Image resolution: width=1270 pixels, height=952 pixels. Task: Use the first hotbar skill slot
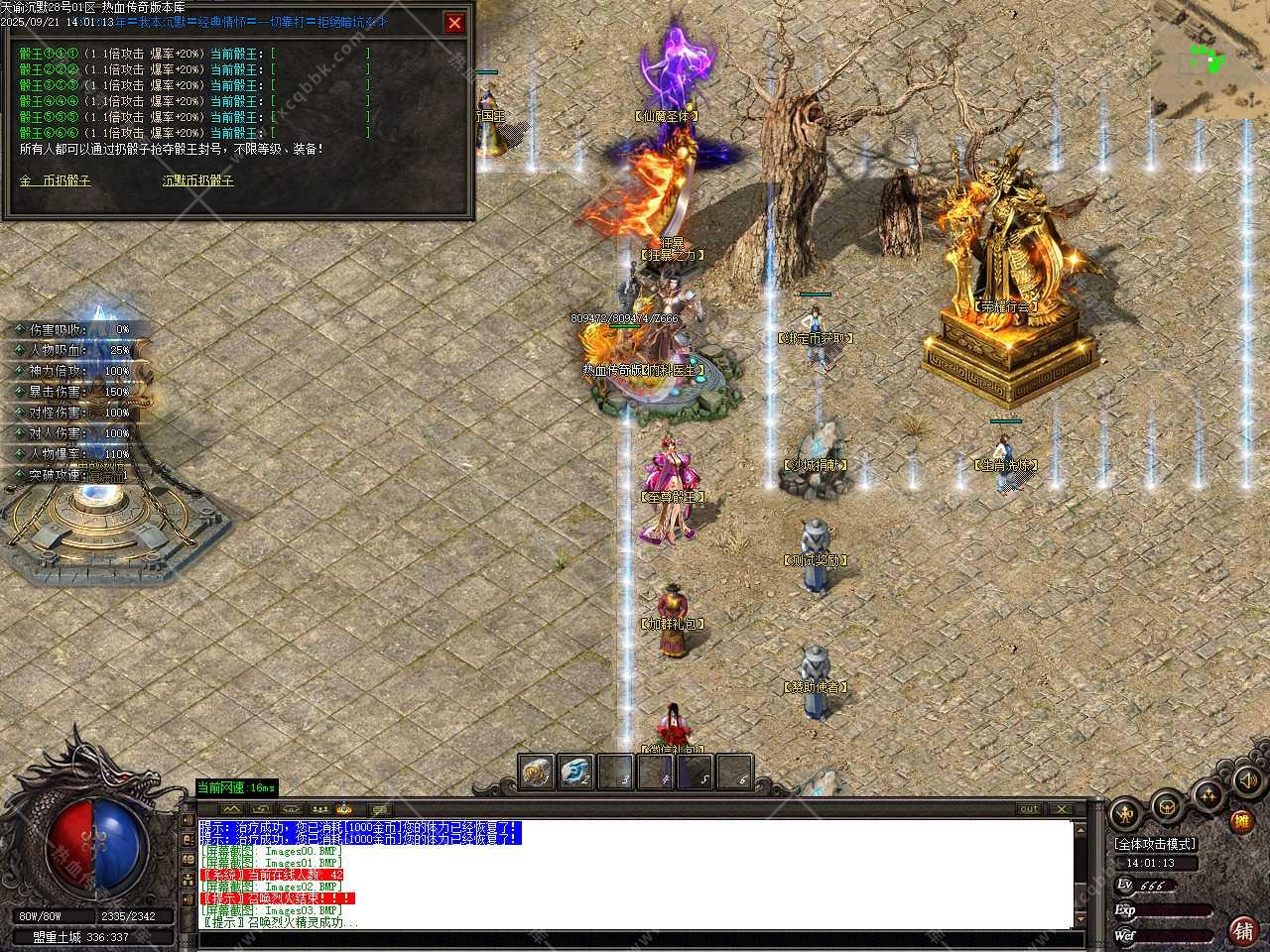tap(537, 773)
